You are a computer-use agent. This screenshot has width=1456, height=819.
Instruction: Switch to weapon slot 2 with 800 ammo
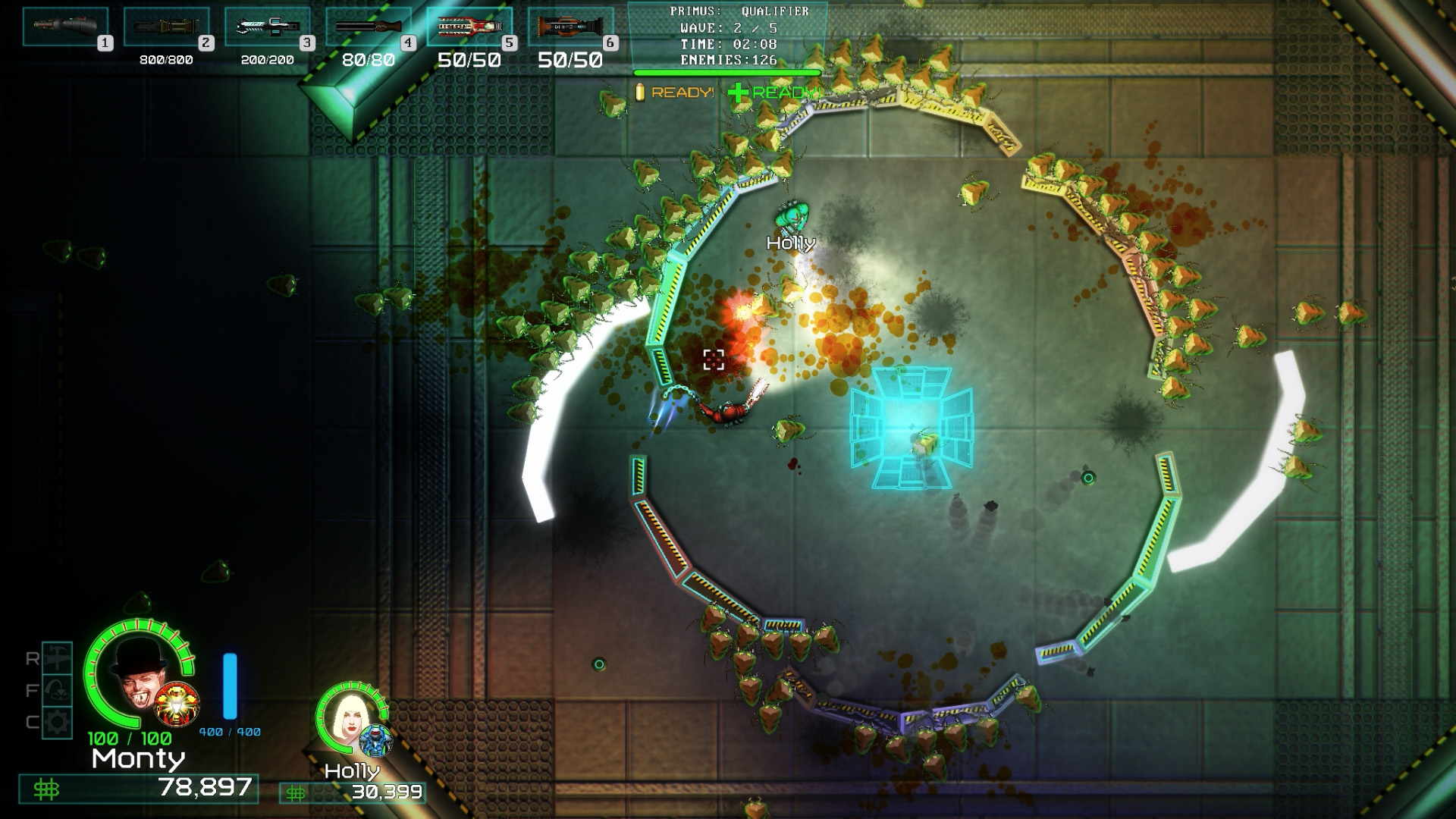coord(166,27)
